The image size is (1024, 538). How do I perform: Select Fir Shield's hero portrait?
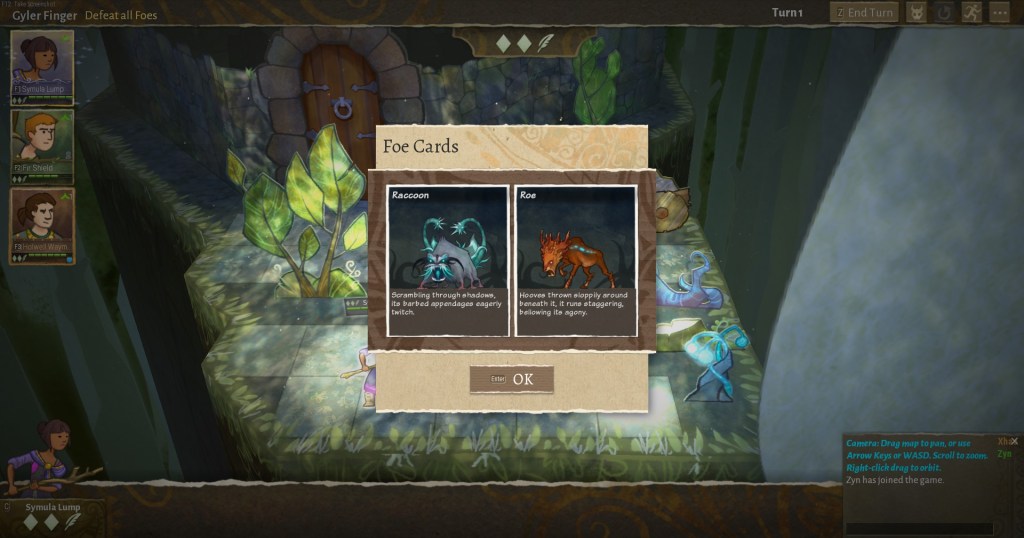pos(42,145)
